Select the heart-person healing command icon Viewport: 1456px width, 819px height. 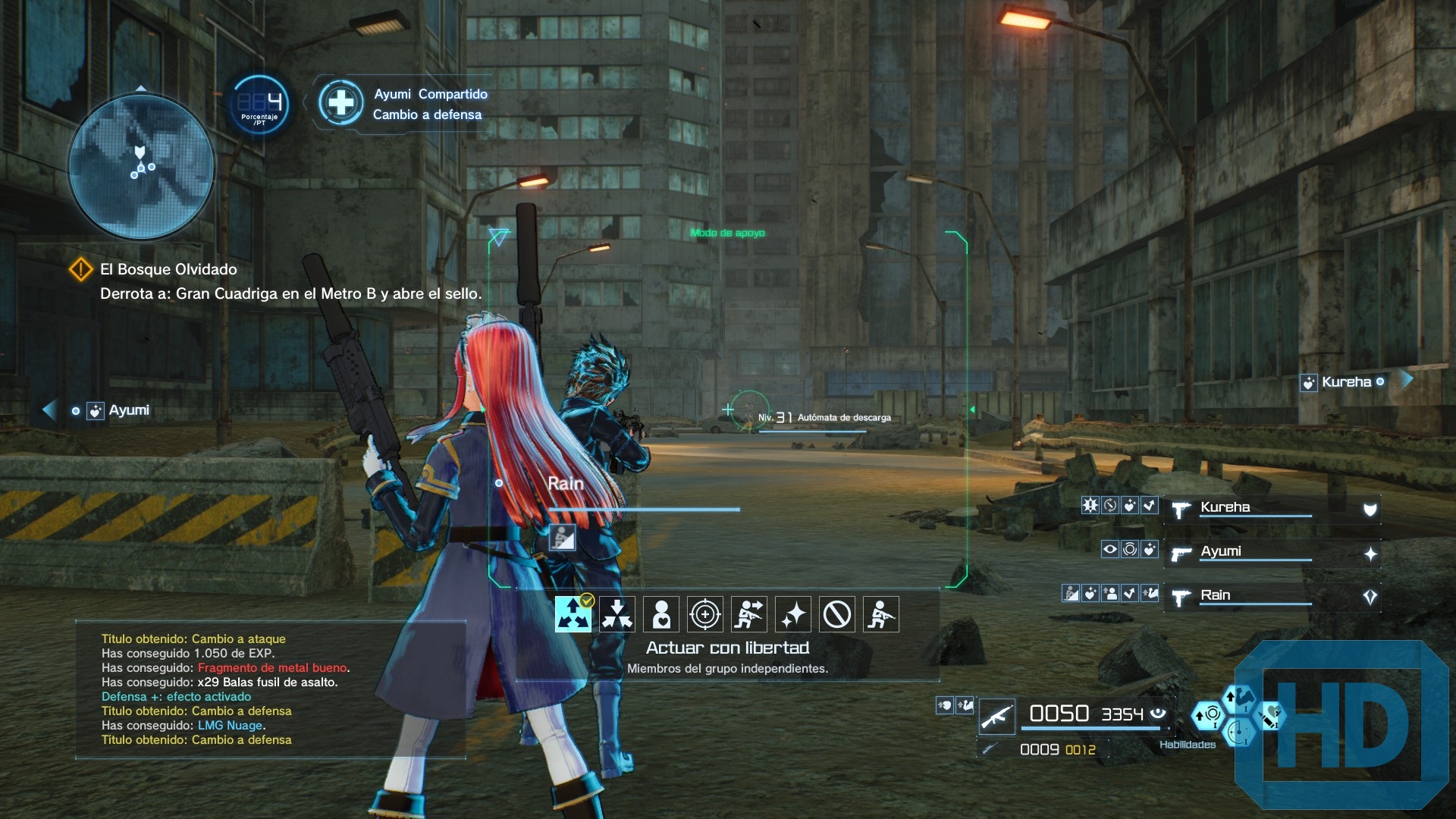coord(661,614)
